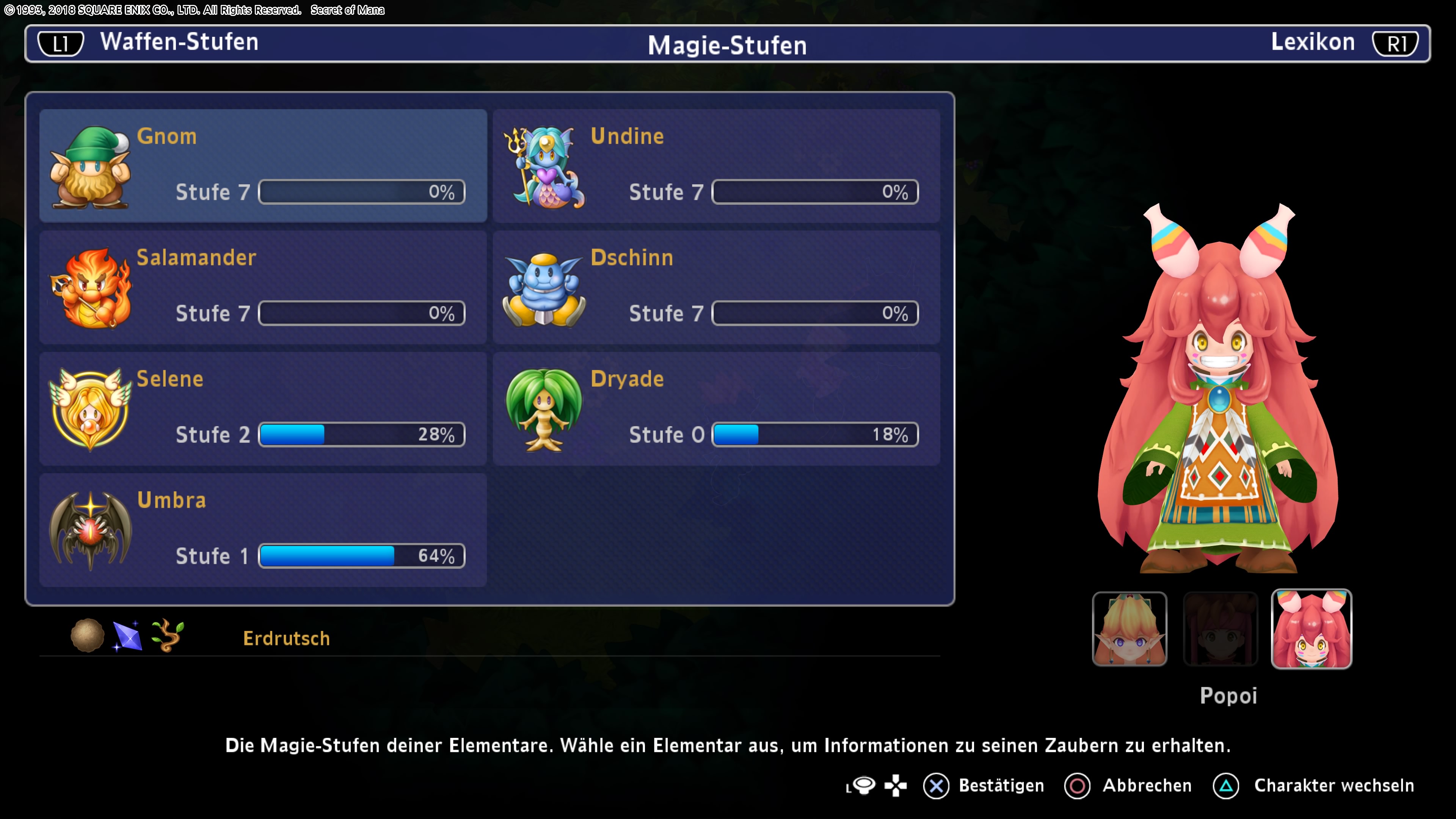Pick the golden vine spell icon
The width and height of the screenshot is (1456, 819).
point(167,635)
